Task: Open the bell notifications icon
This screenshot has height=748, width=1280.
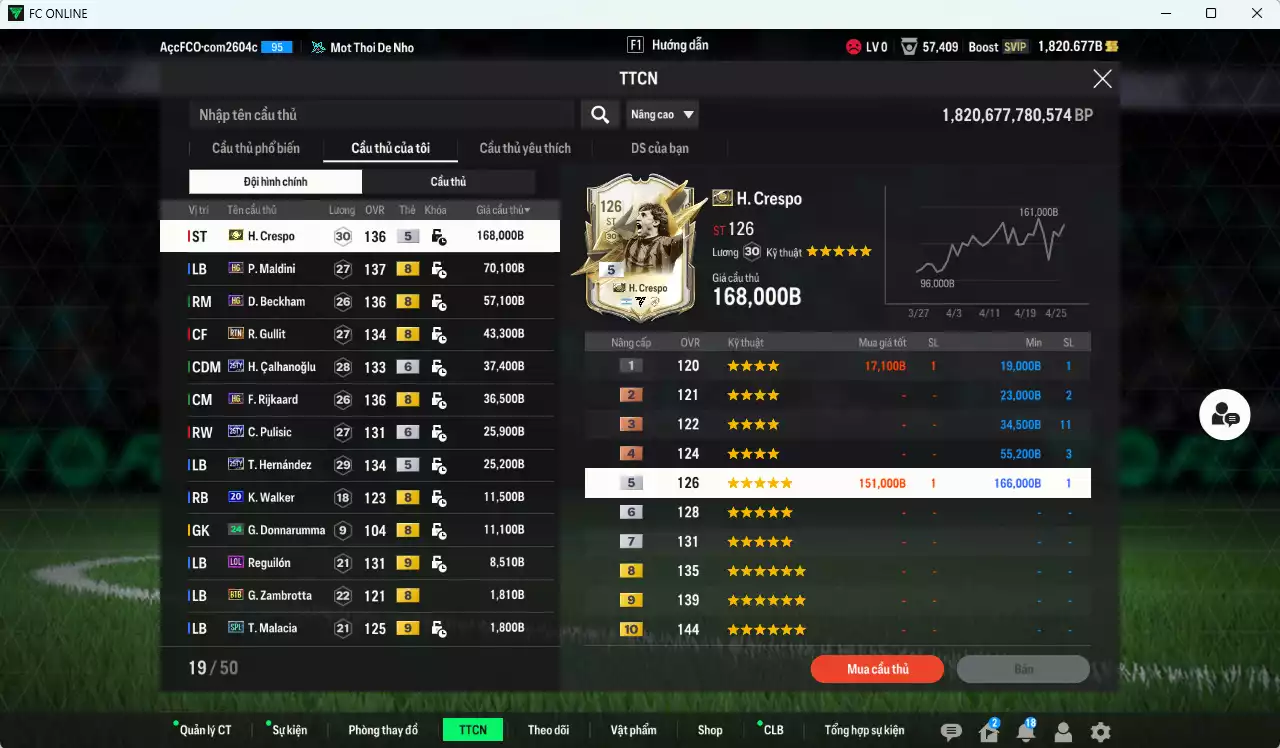Action: point(1025,732)
